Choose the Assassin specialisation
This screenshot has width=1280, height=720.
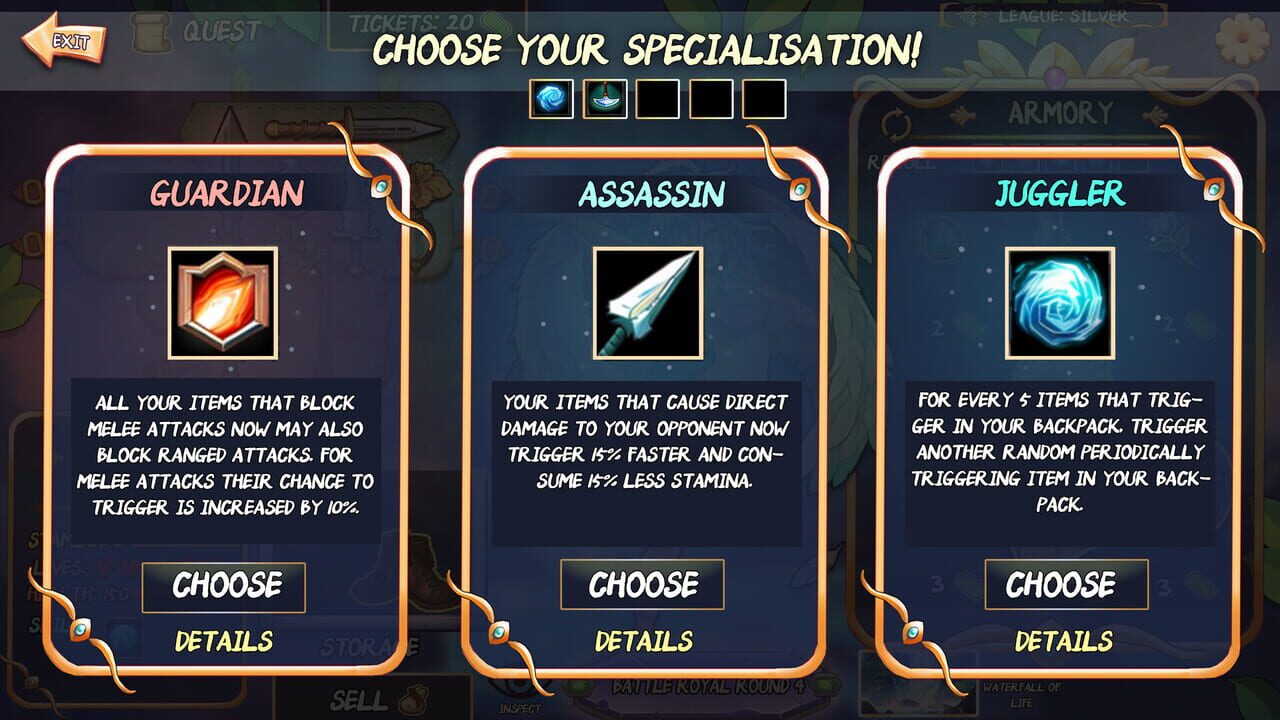pos(641,585)
